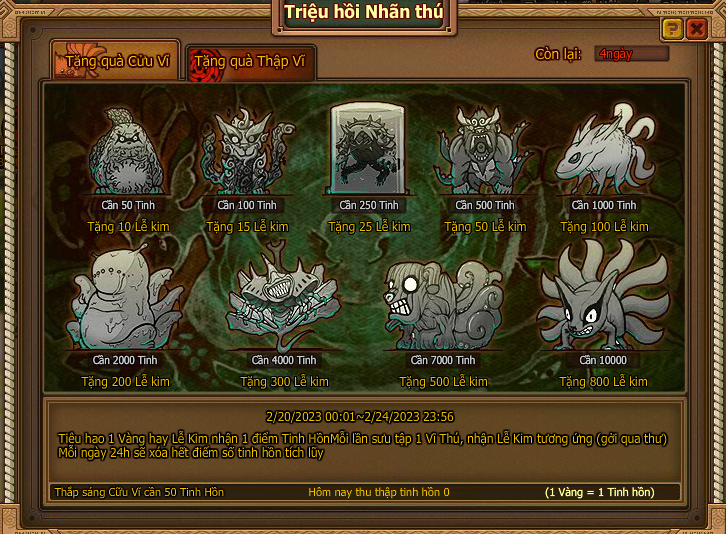This screenshot has height=534, width=726.
Task: Select the nine-tailed beast needing 10000
Action: (602, 300)
